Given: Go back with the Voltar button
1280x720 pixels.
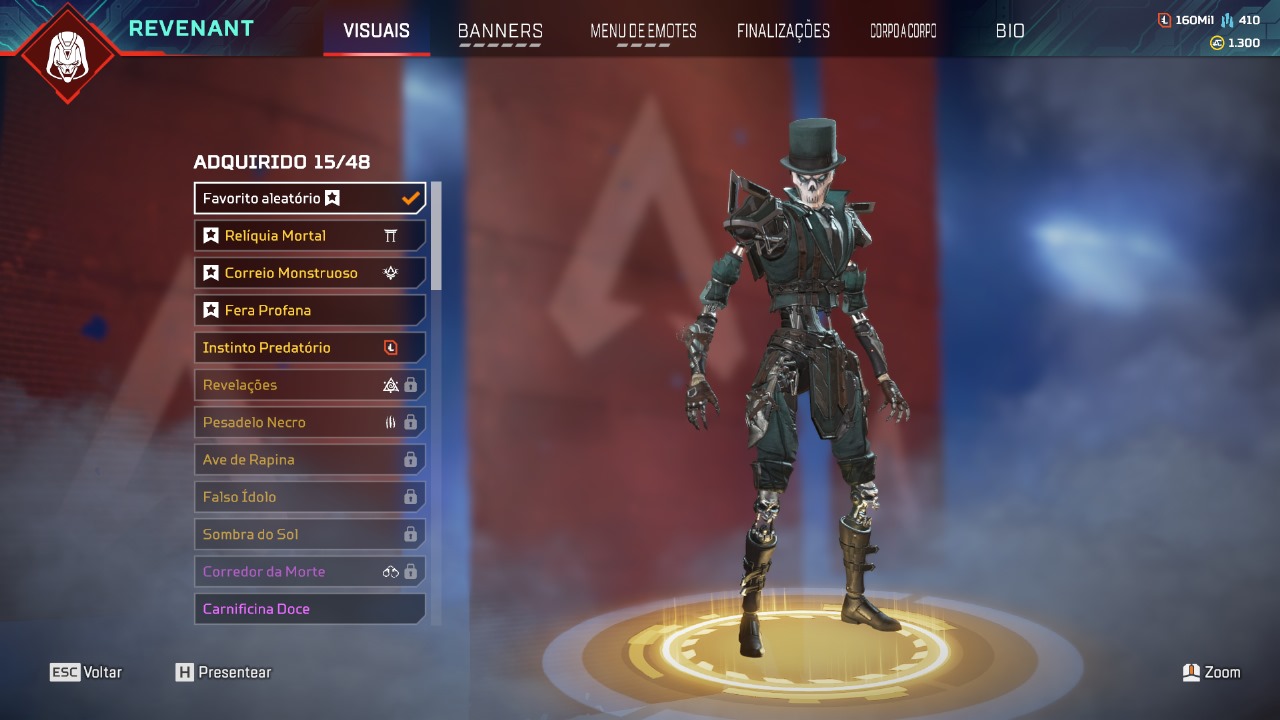Looking at the screenshot, I should (x=87, y=672).
